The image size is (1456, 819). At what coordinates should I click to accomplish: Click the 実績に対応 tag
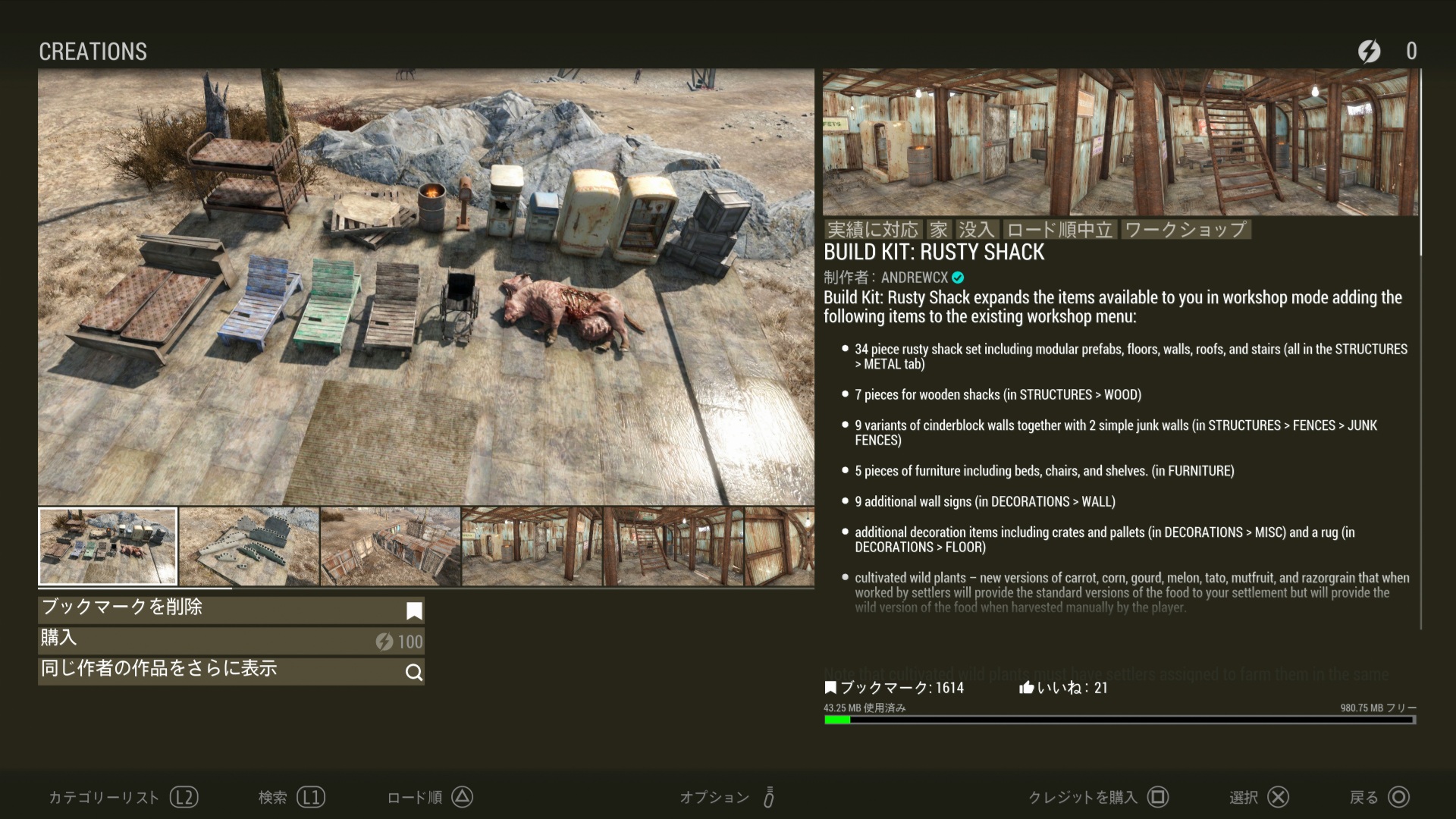873,230
